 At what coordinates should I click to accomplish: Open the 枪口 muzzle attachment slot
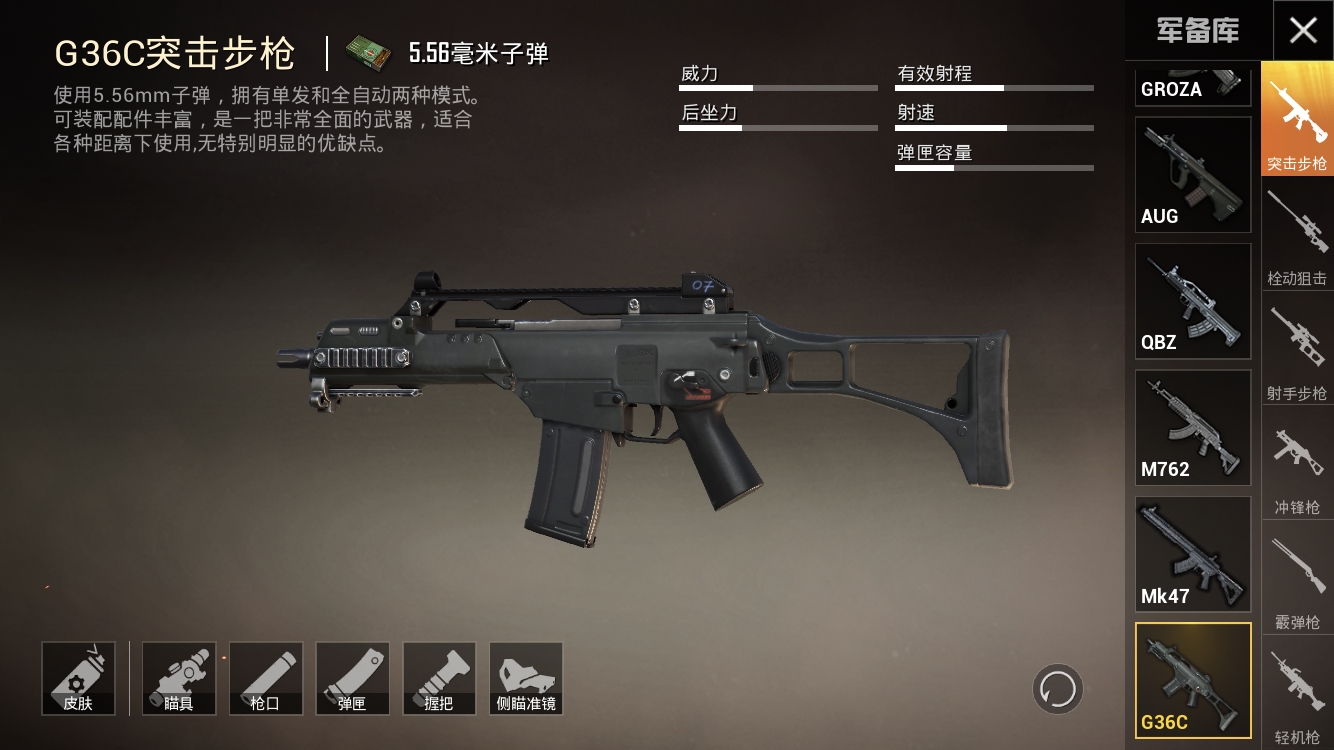(265, 678)
